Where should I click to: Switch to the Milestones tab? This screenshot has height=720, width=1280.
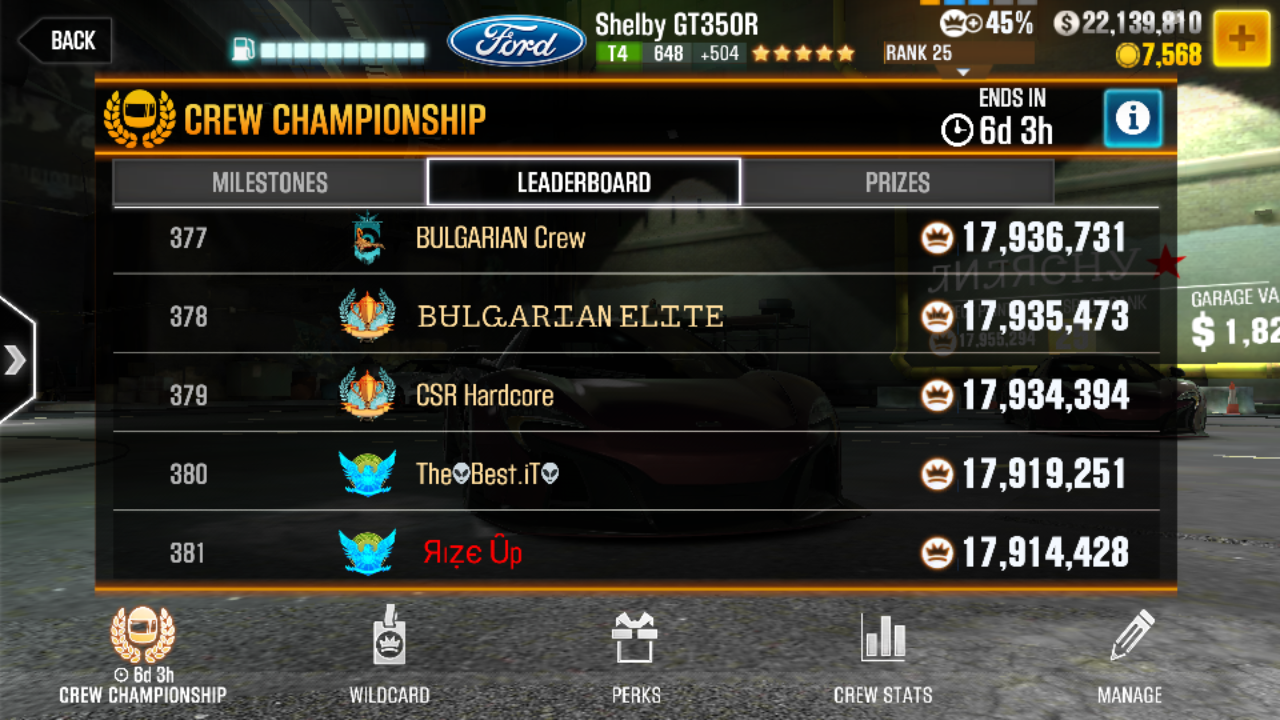(271, 182)
